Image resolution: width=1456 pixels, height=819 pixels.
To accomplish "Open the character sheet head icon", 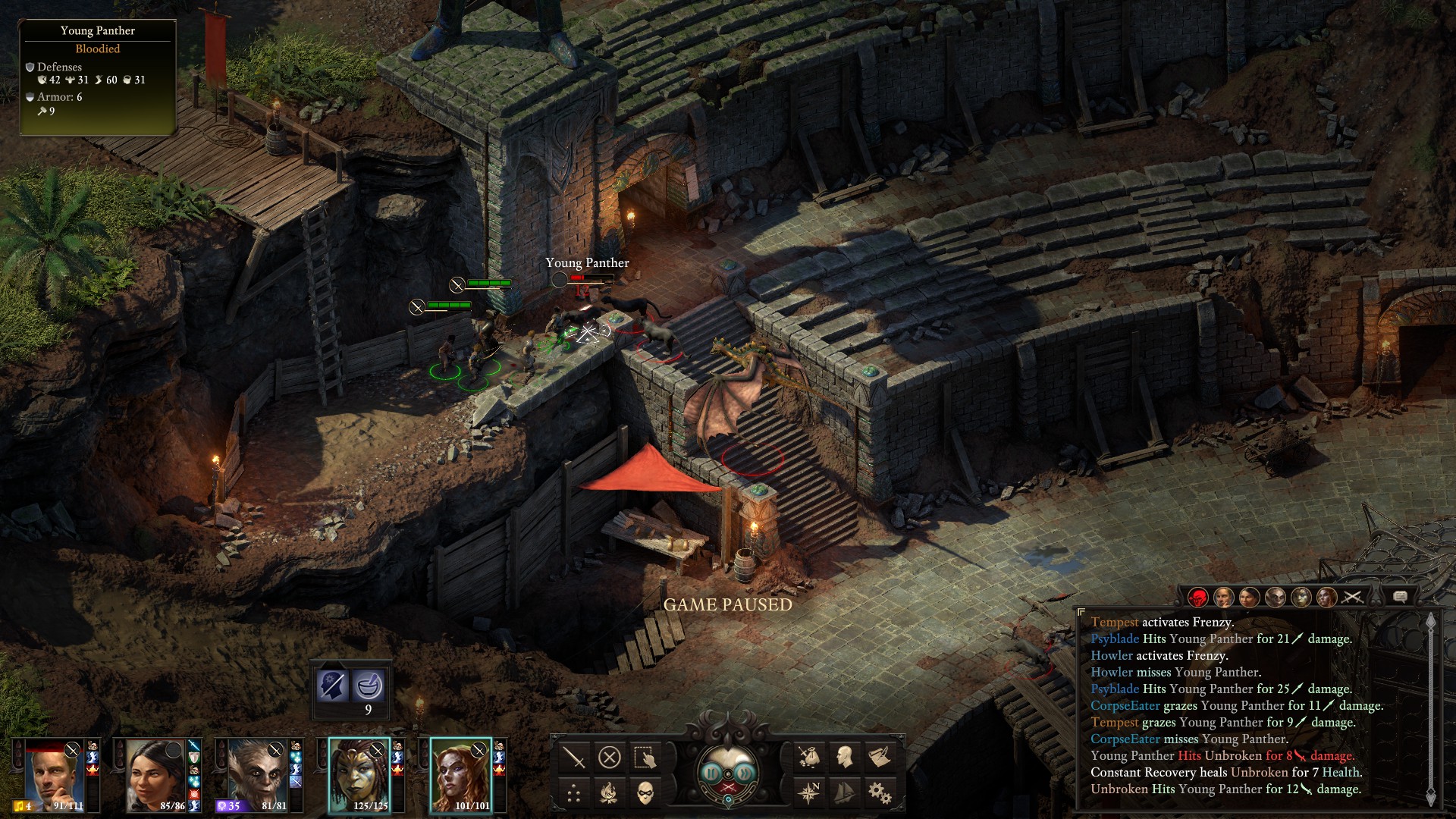I will (x=844, y=757).
